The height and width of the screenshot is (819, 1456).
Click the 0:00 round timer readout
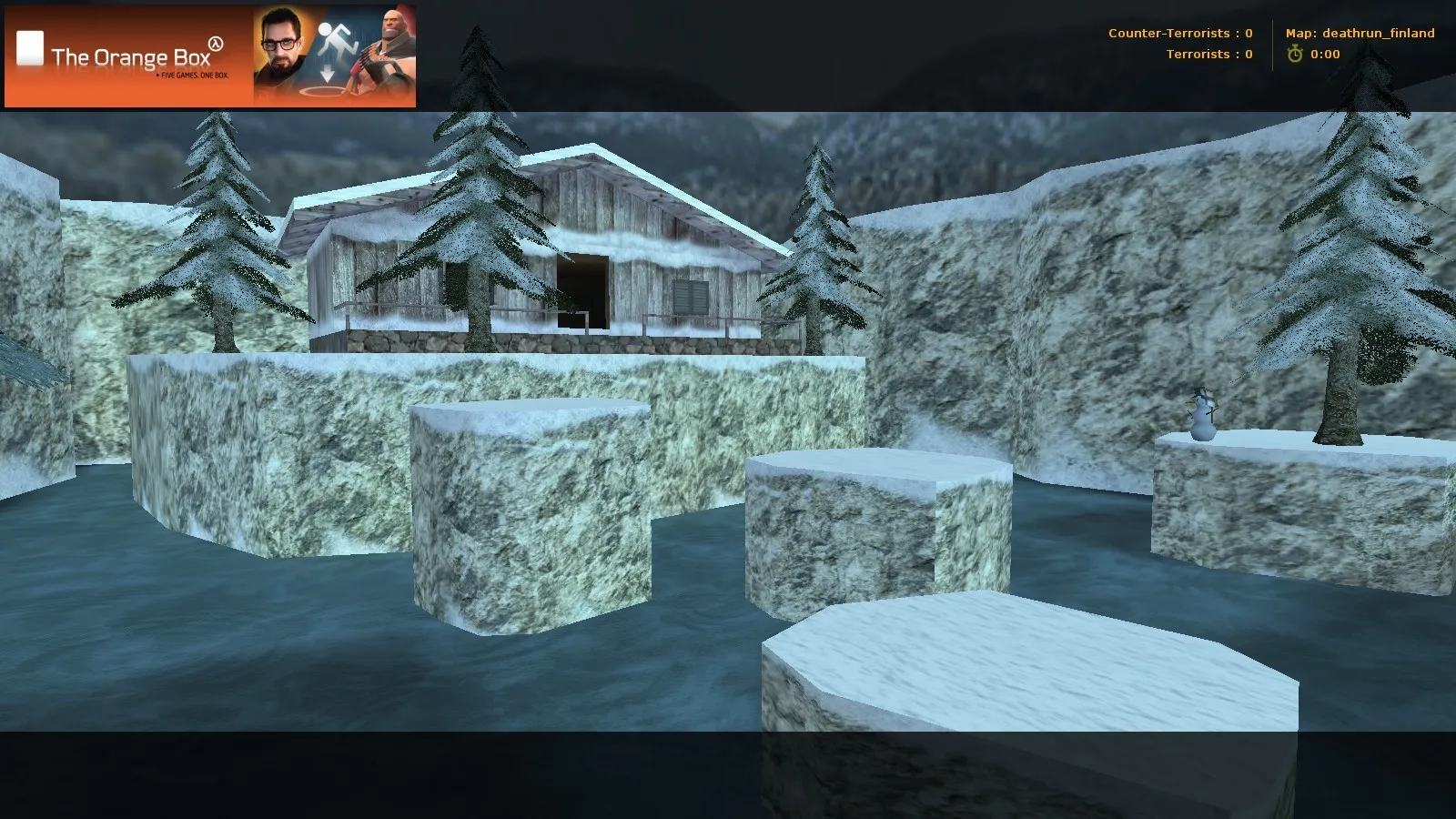[1325, 54]
